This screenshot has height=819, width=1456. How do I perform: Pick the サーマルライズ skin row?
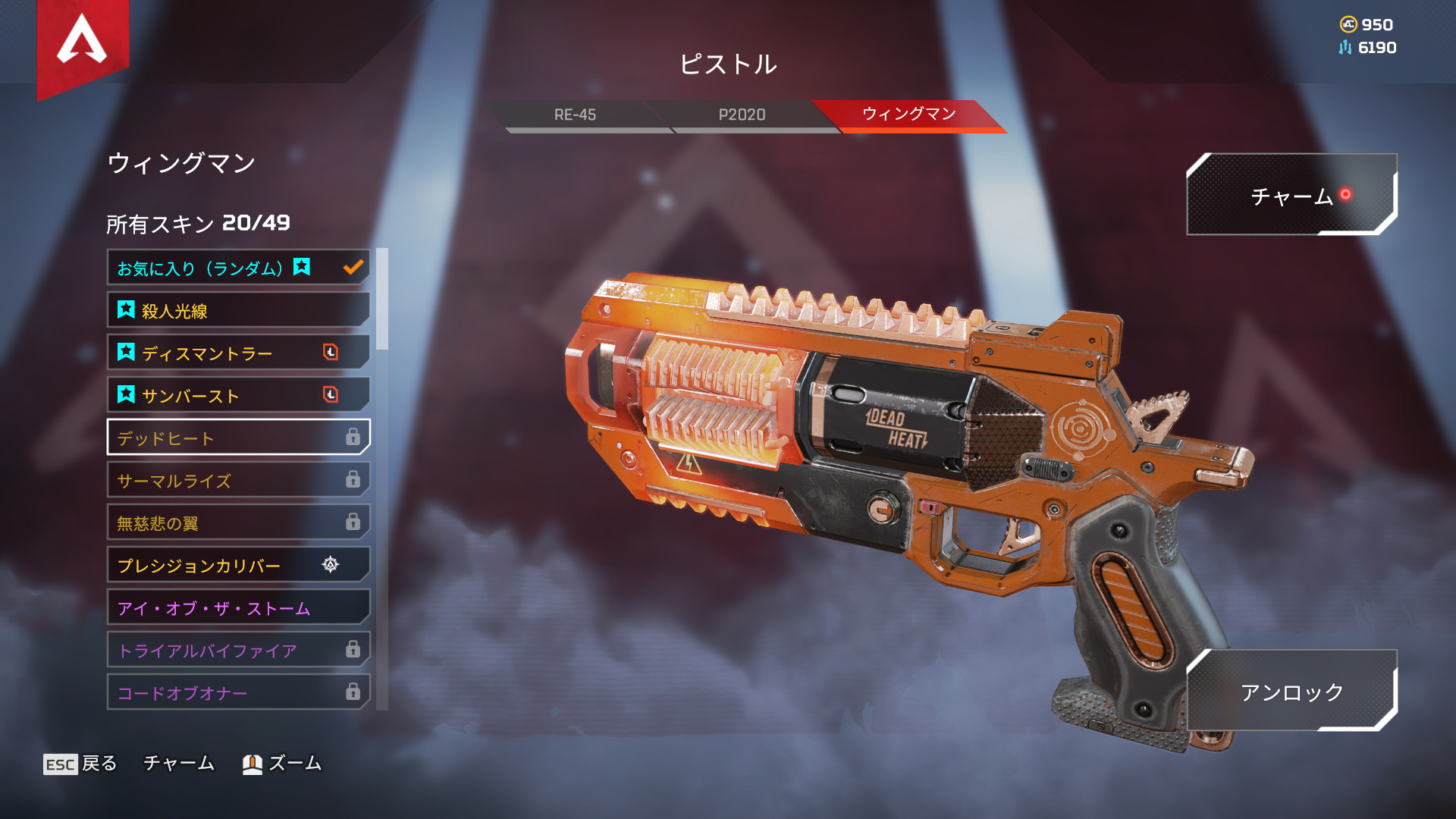[238, 480]
